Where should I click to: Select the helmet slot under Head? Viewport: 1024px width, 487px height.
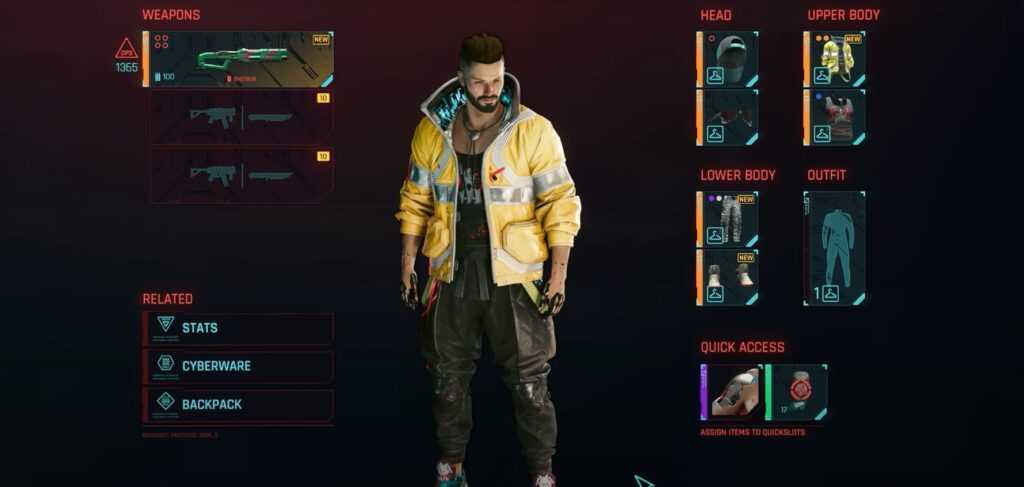(x=728, y=59)
